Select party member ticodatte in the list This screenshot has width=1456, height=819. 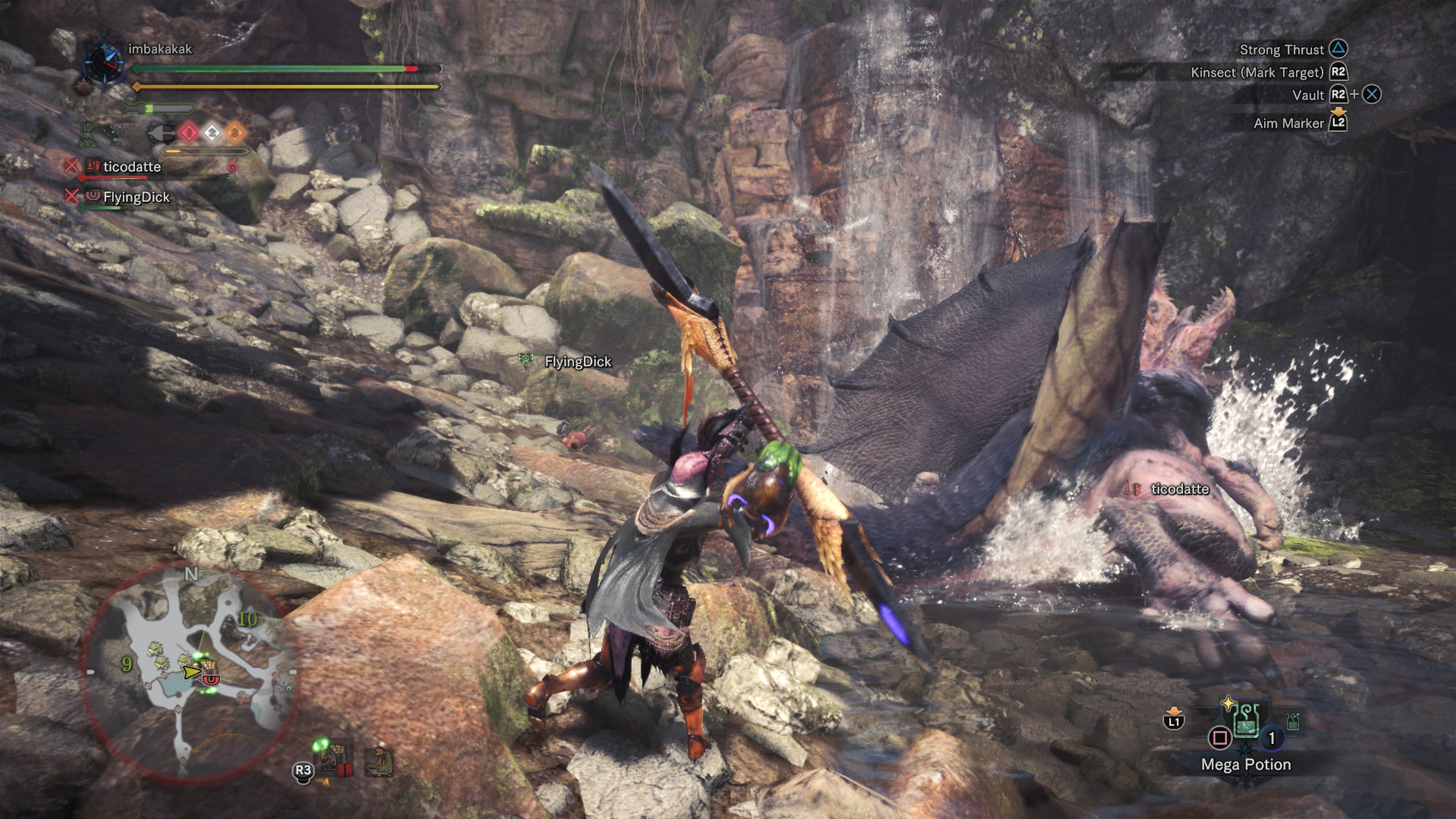[x=132, y=167]
